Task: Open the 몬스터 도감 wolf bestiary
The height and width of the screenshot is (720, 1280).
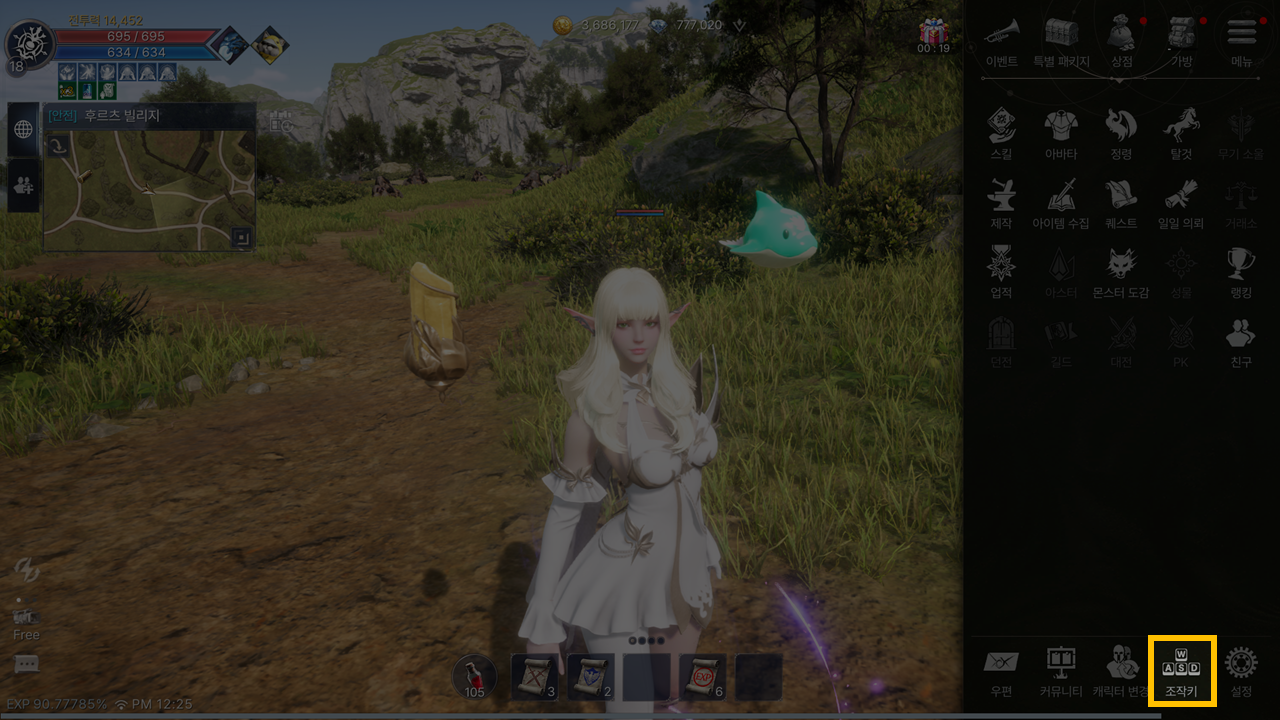Action: click(1121, 272)
